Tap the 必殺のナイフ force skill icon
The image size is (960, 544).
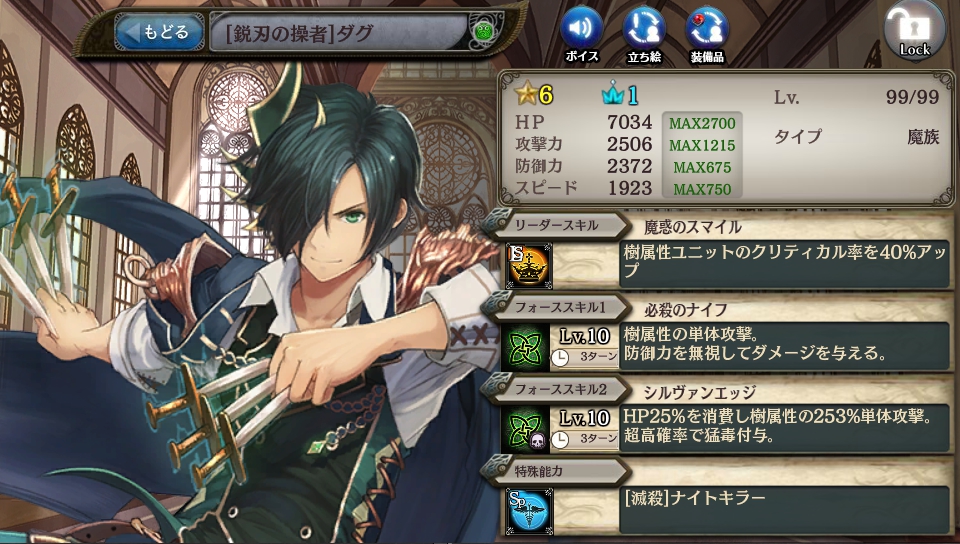click(526, 345)
